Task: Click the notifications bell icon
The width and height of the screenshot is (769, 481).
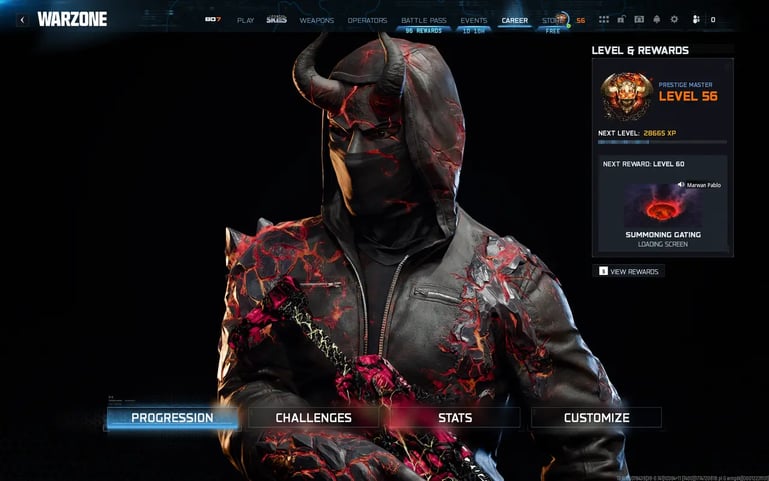Action: click(656, 20)
